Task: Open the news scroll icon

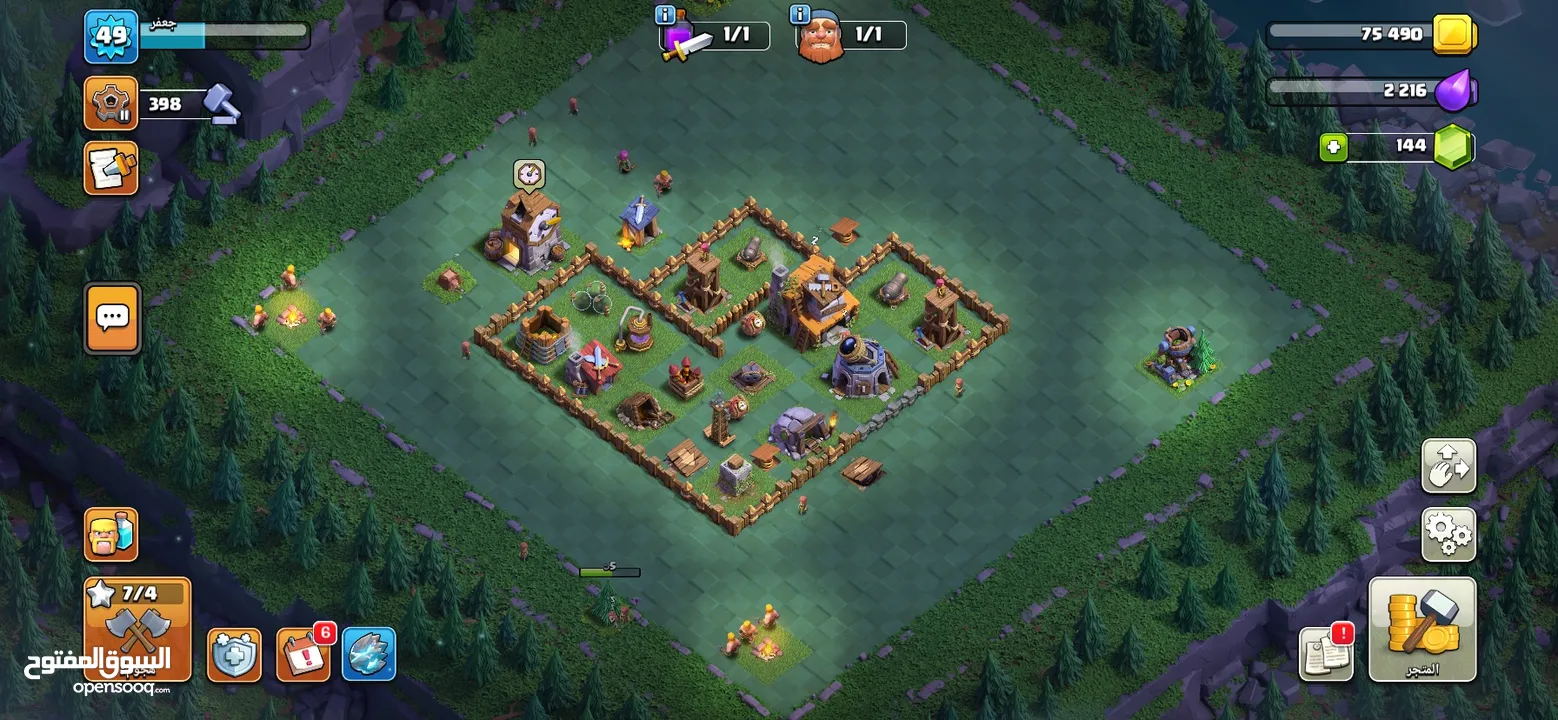Action: point(111,168)
